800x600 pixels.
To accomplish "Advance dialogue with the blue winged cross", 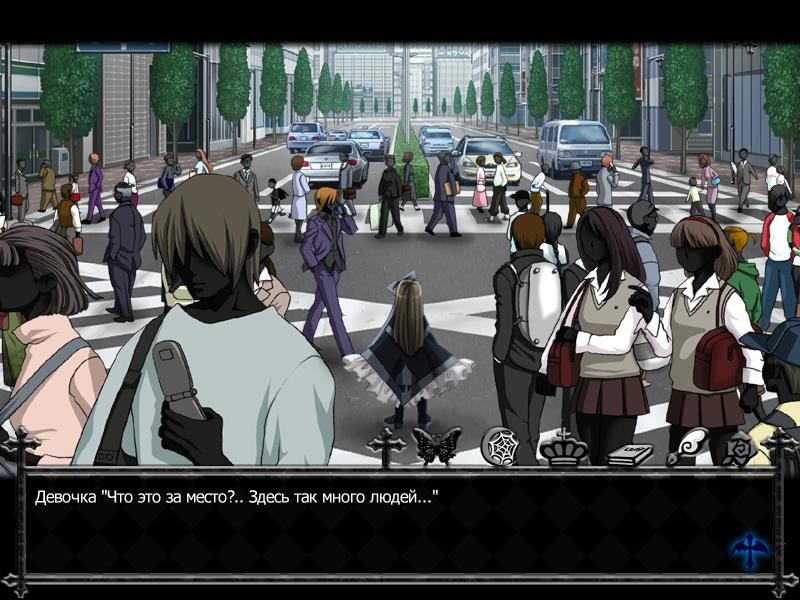I will coord(749,551).
